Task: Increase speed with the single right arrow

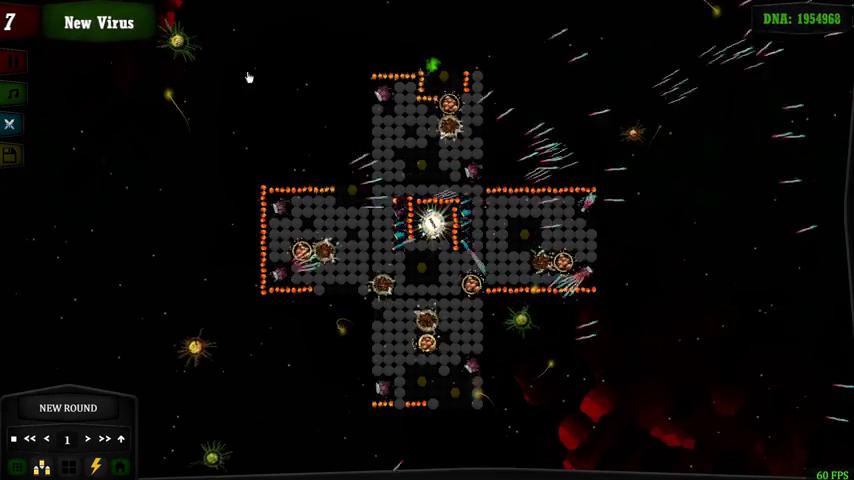Action: [x=88, y=439]
